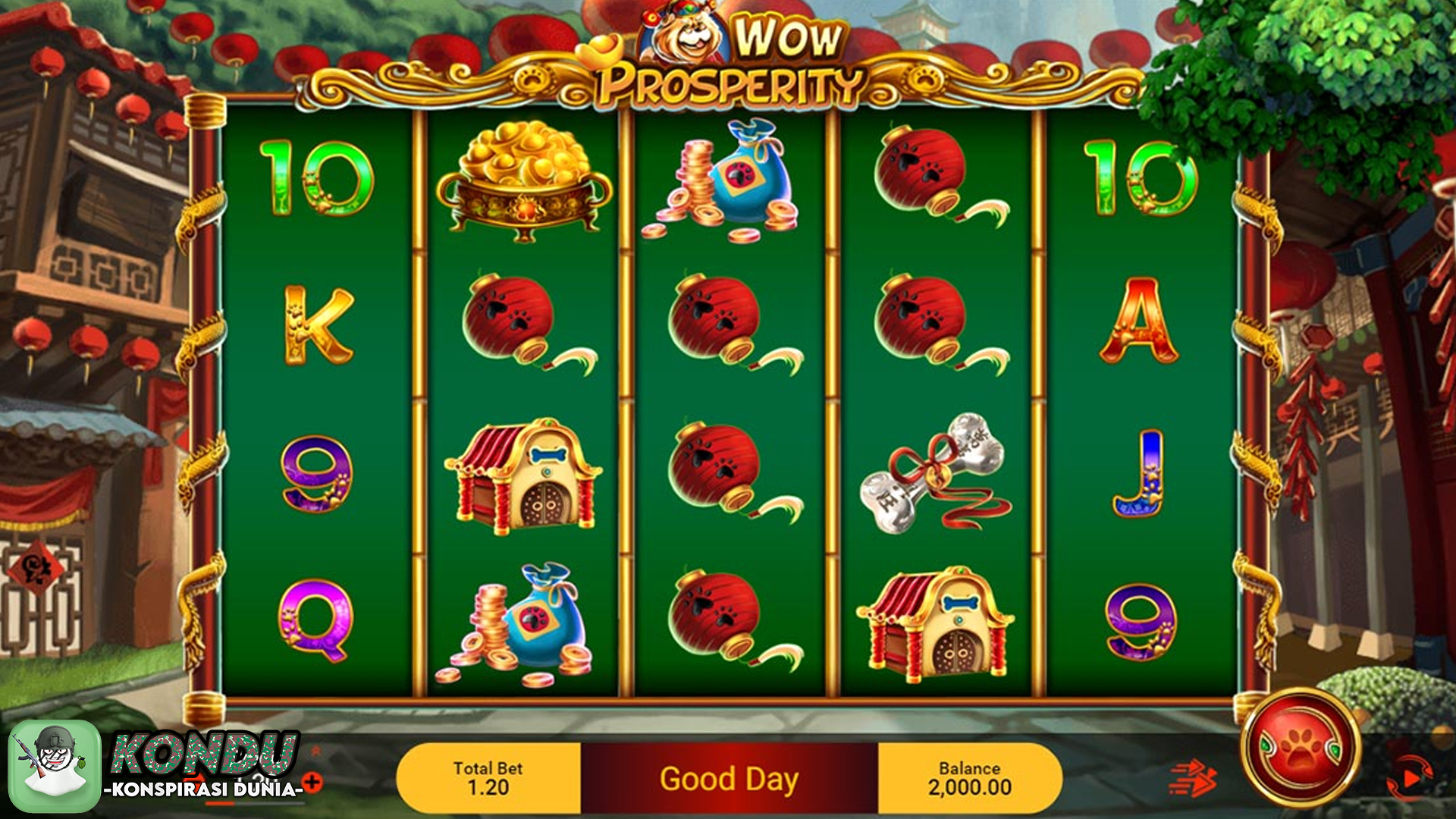Viewport: 1456px width, 819px height.
Task: Increase the bet with the plus button
Action: click(312, 782)
